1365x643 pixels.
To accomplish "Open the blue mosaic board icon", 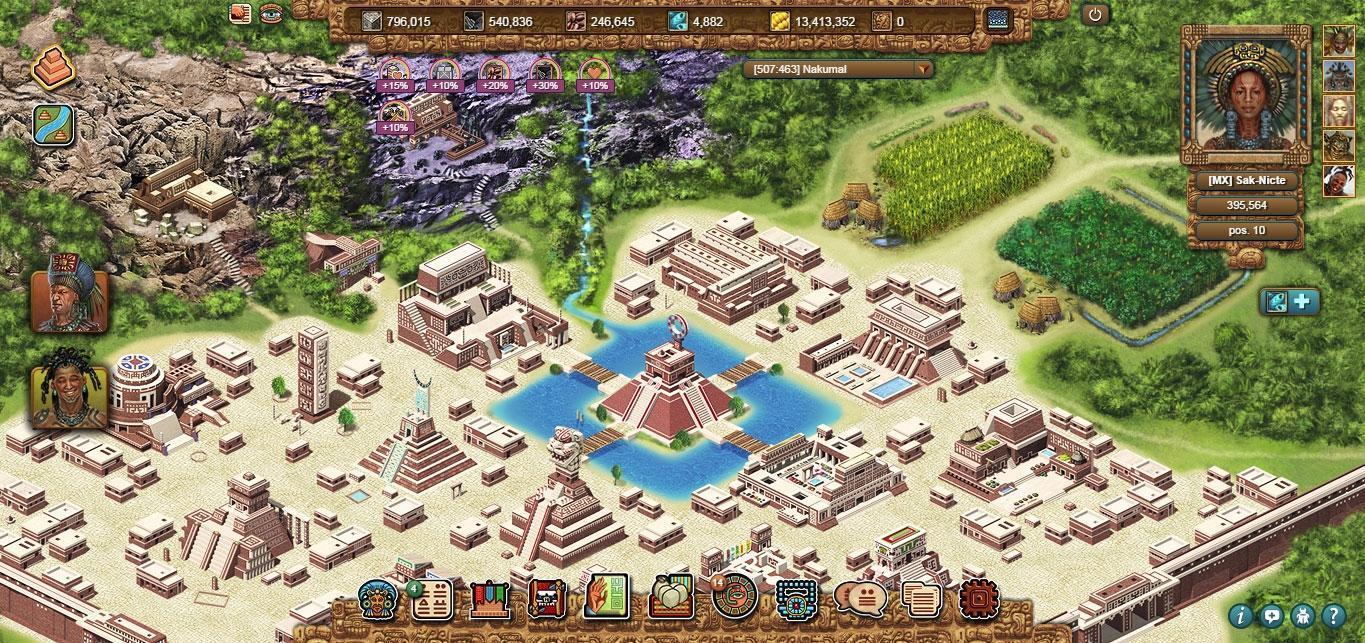I will click(x=797, y=599).
